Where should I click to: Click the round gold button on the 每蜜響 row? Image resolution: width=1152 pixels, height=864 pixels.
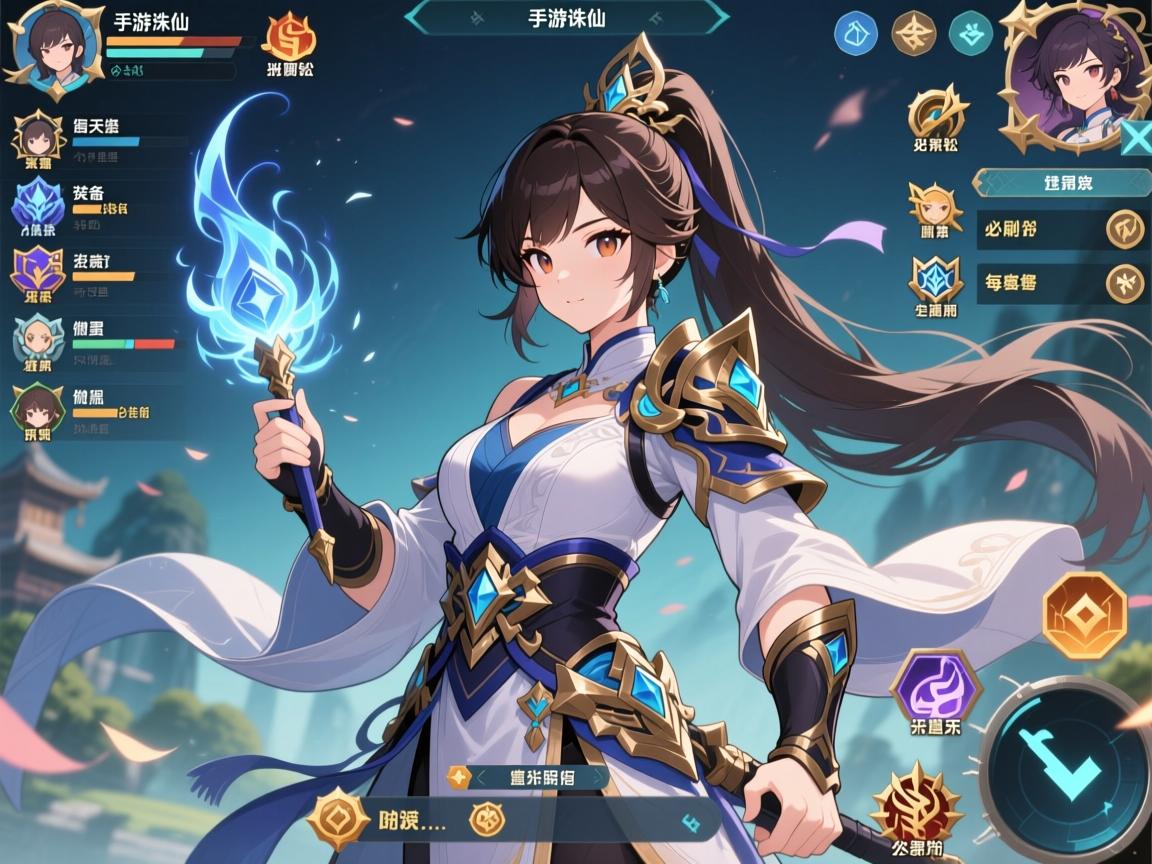pyautogui.click(x=1125, y=283)
